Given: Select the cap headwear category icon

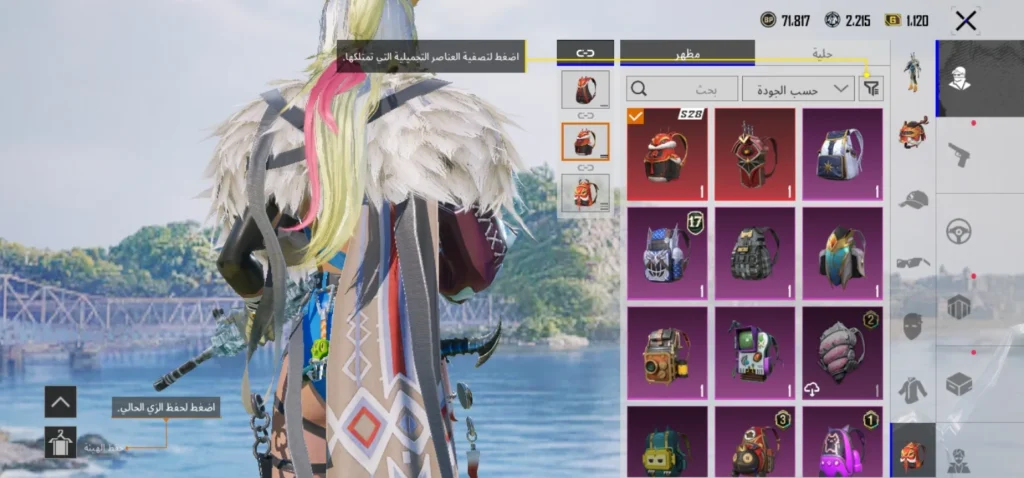Looking at the screenshot, I should tap(912, 198).
